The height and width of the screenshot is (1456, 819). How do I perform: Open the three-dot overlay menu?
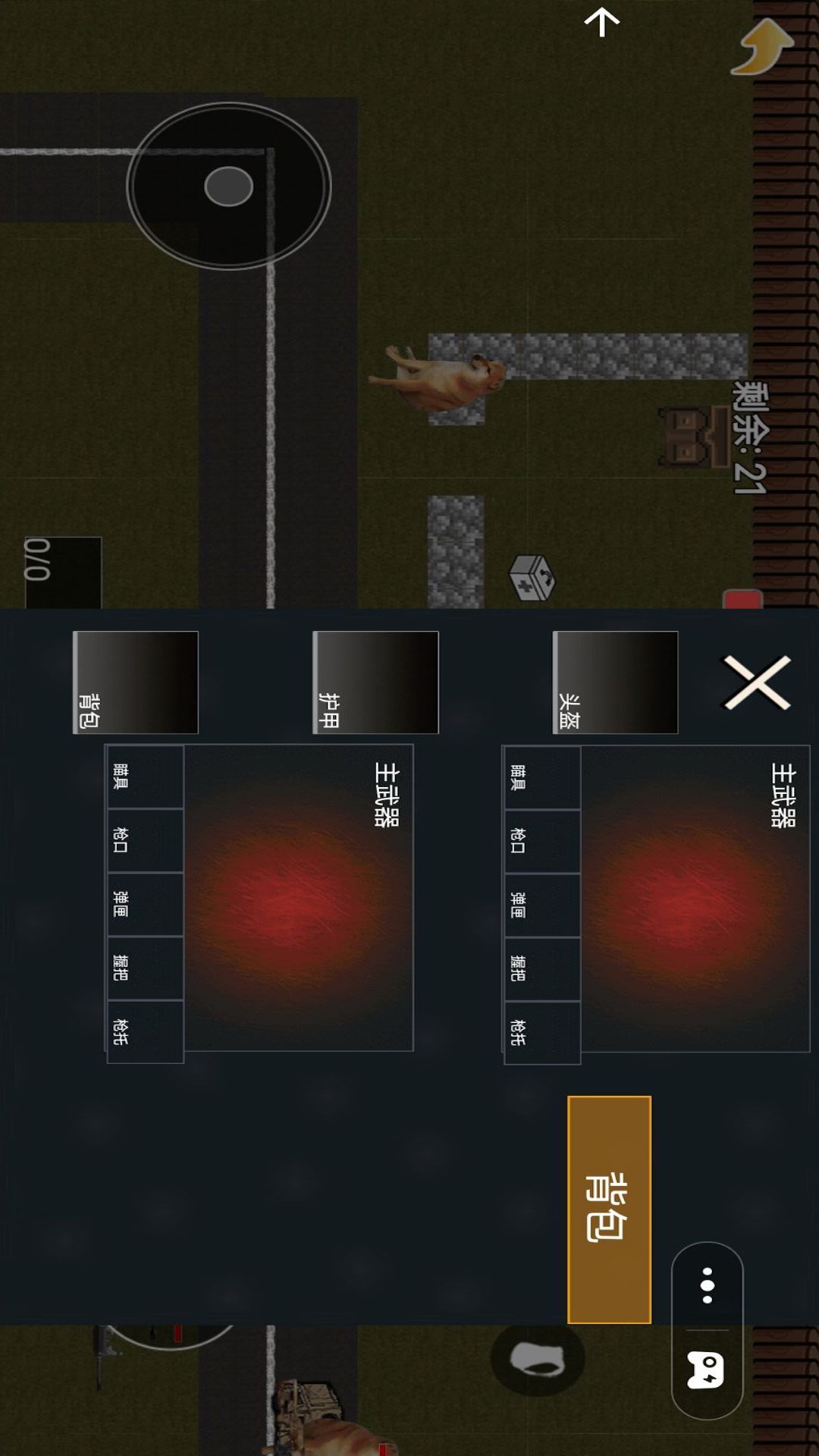707,1285
